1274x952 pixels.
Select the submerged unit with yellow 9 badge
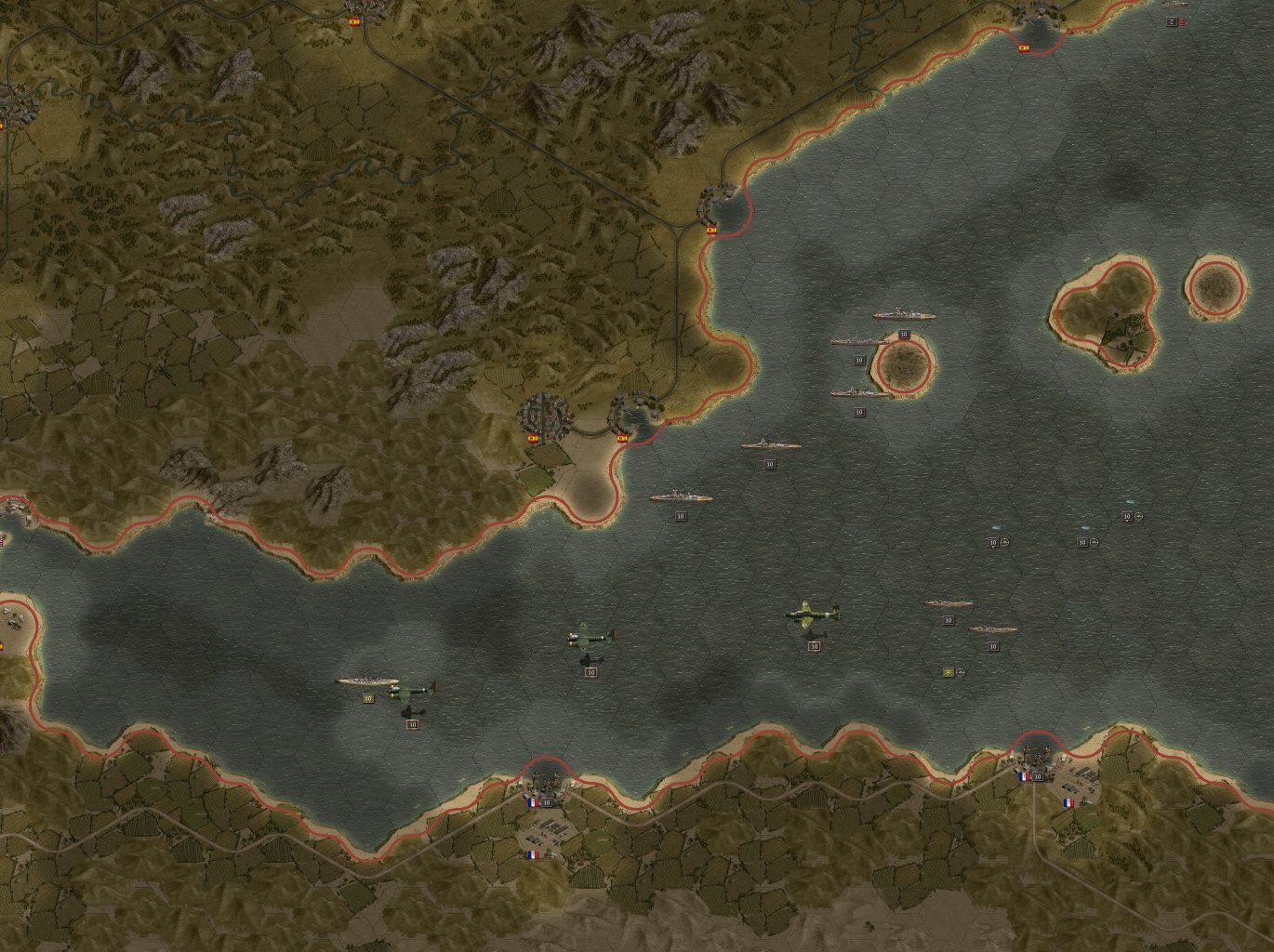[x=949, y=672]
